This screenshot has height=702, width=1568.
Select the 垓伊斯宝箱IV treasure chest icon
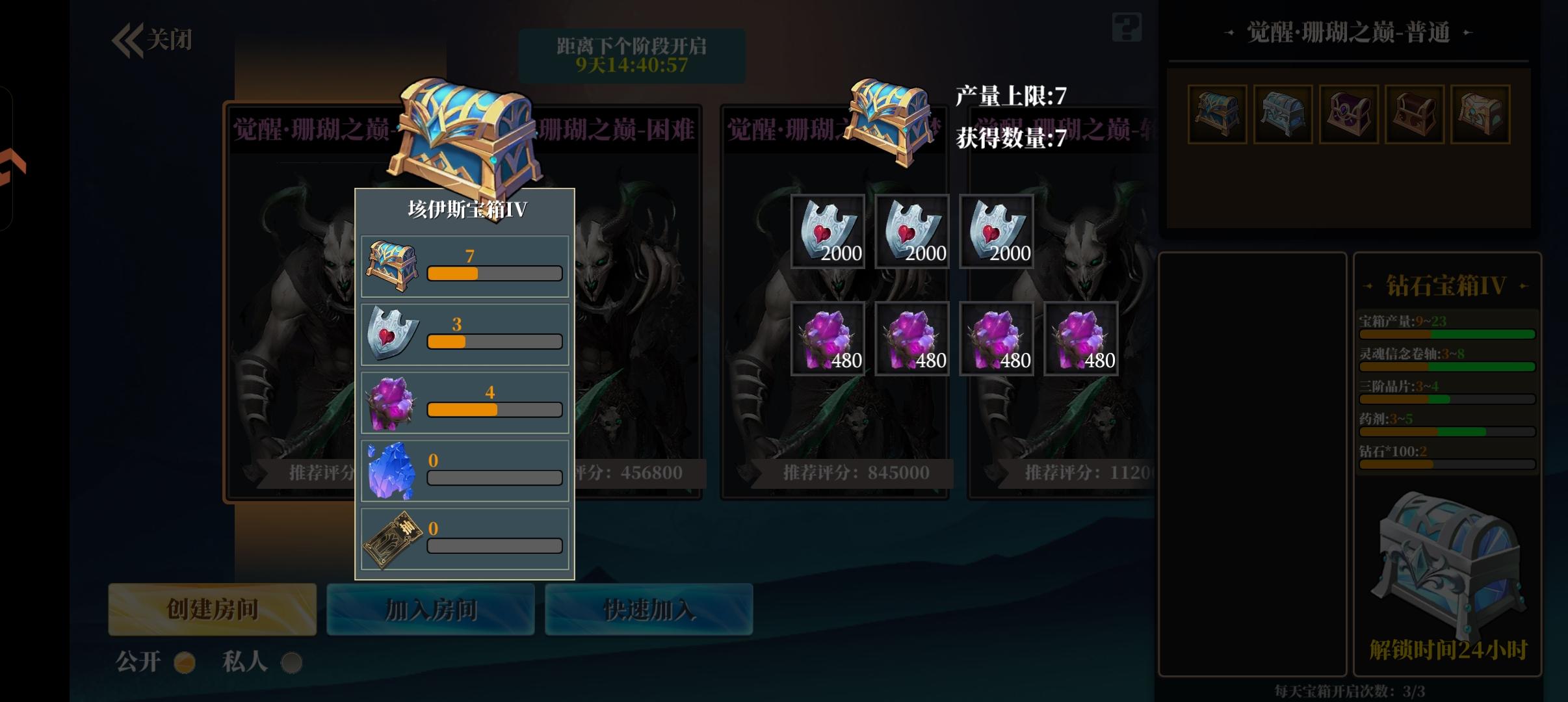click(x=393, y=263)
